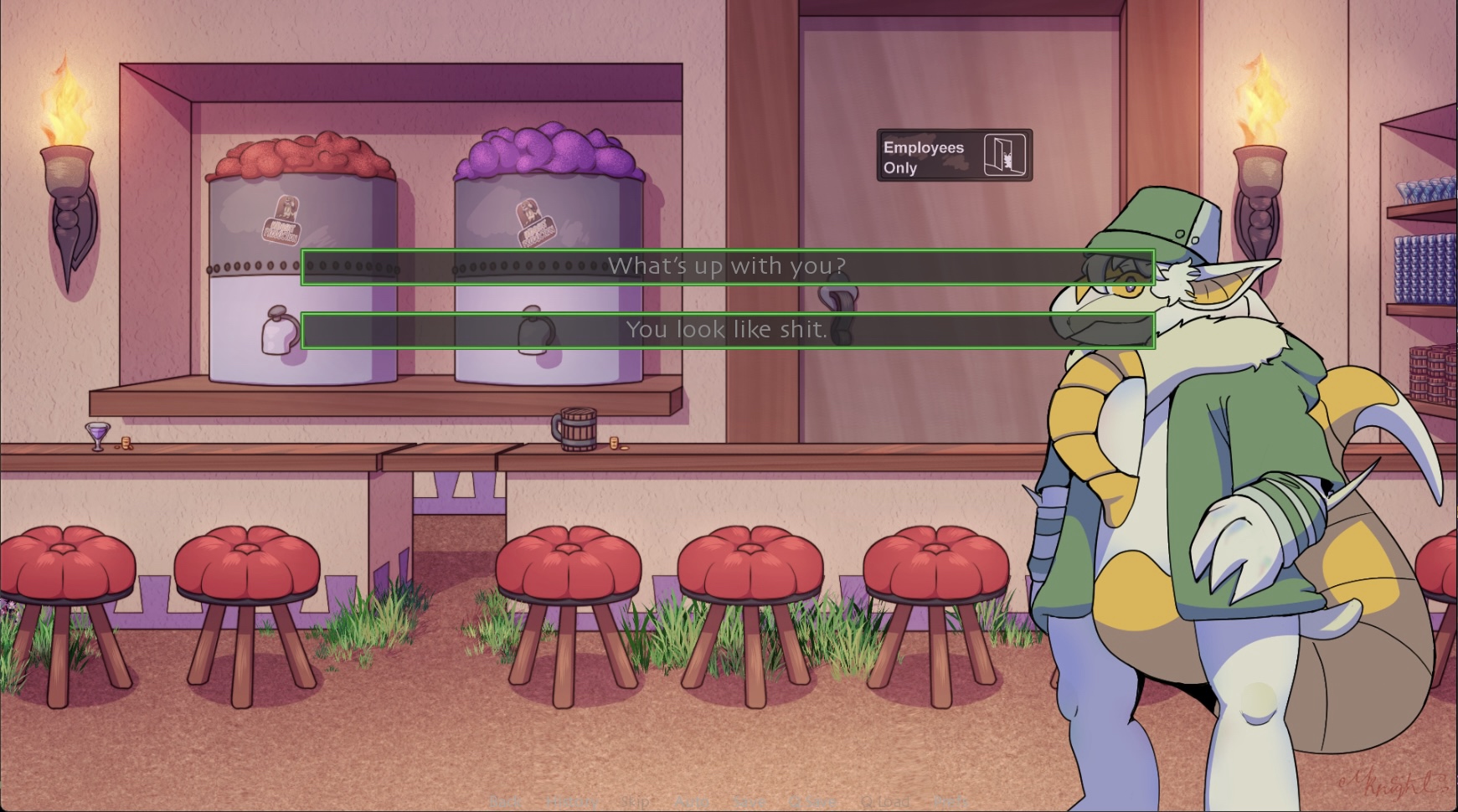
Task: Open the dialogue History
Action: point(571,802)
